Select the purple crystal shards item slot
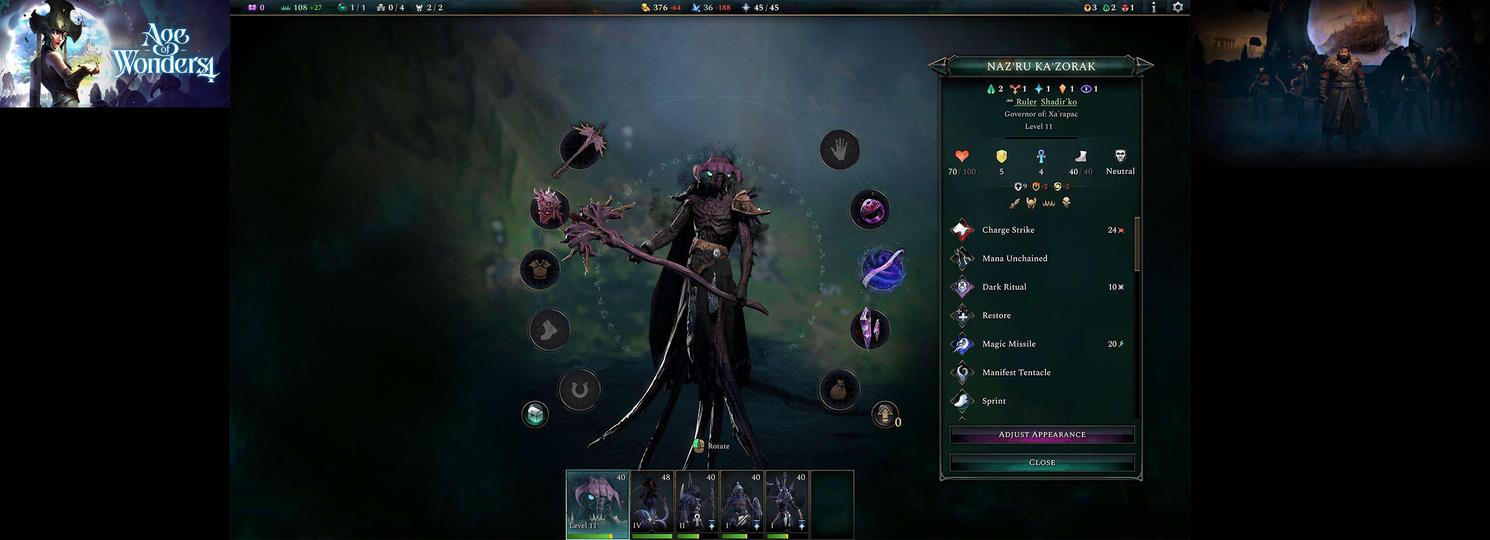Image resolution: width=1490 pixels, height=540 pixels. click(x=869, y=329)
